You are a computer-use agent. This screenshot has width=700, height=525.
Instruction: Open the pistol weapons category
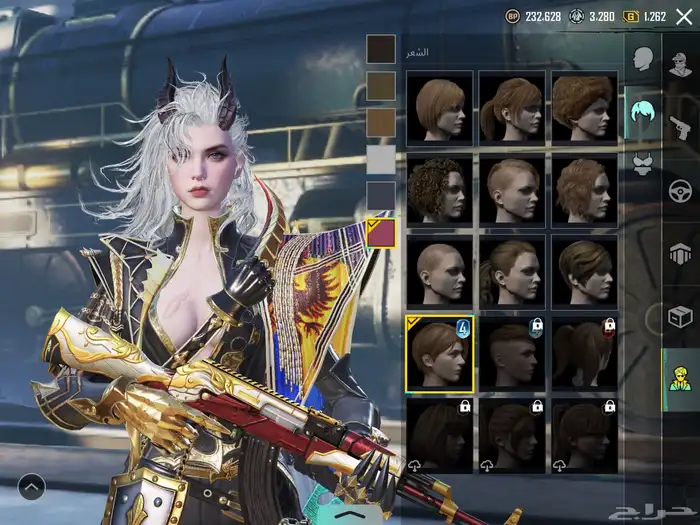pos(681,127)
